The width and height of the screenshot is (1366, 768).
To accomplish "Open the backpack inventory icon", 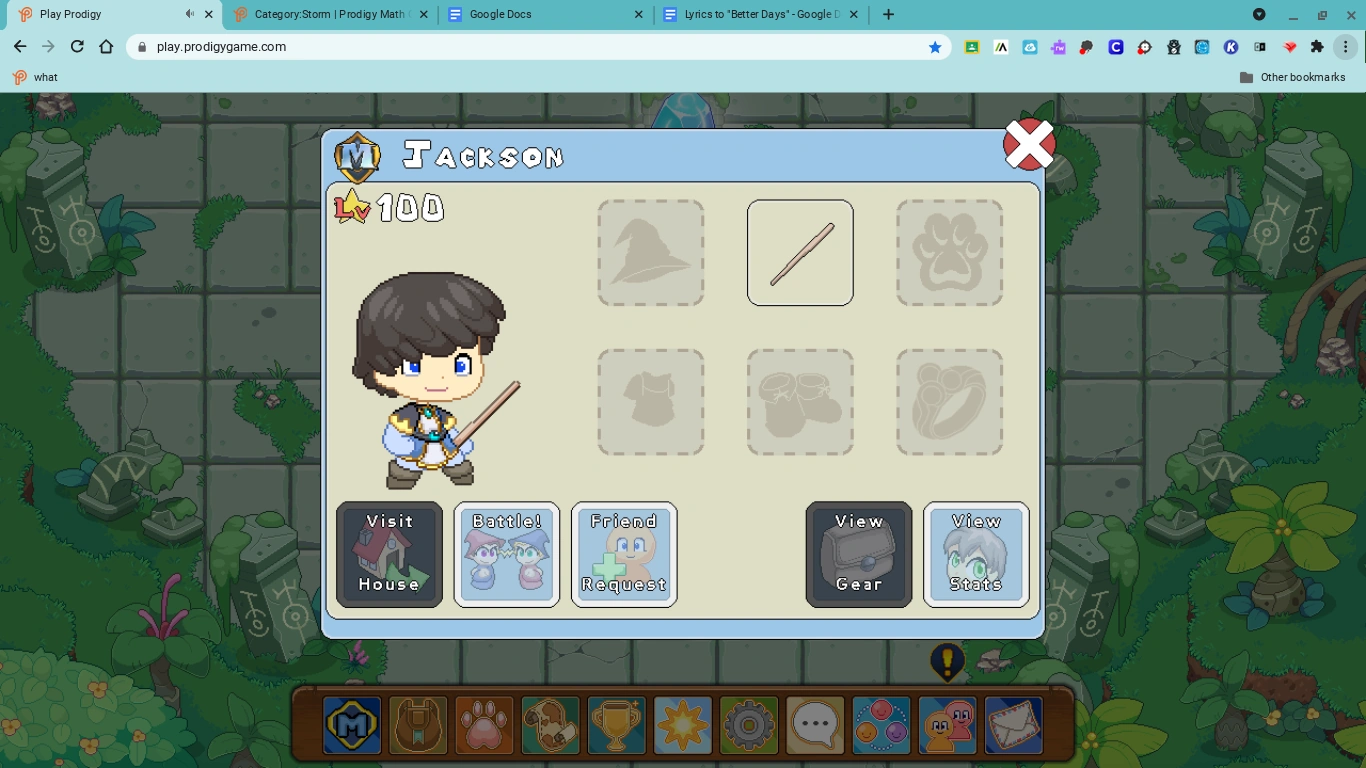I will (418, 725).
